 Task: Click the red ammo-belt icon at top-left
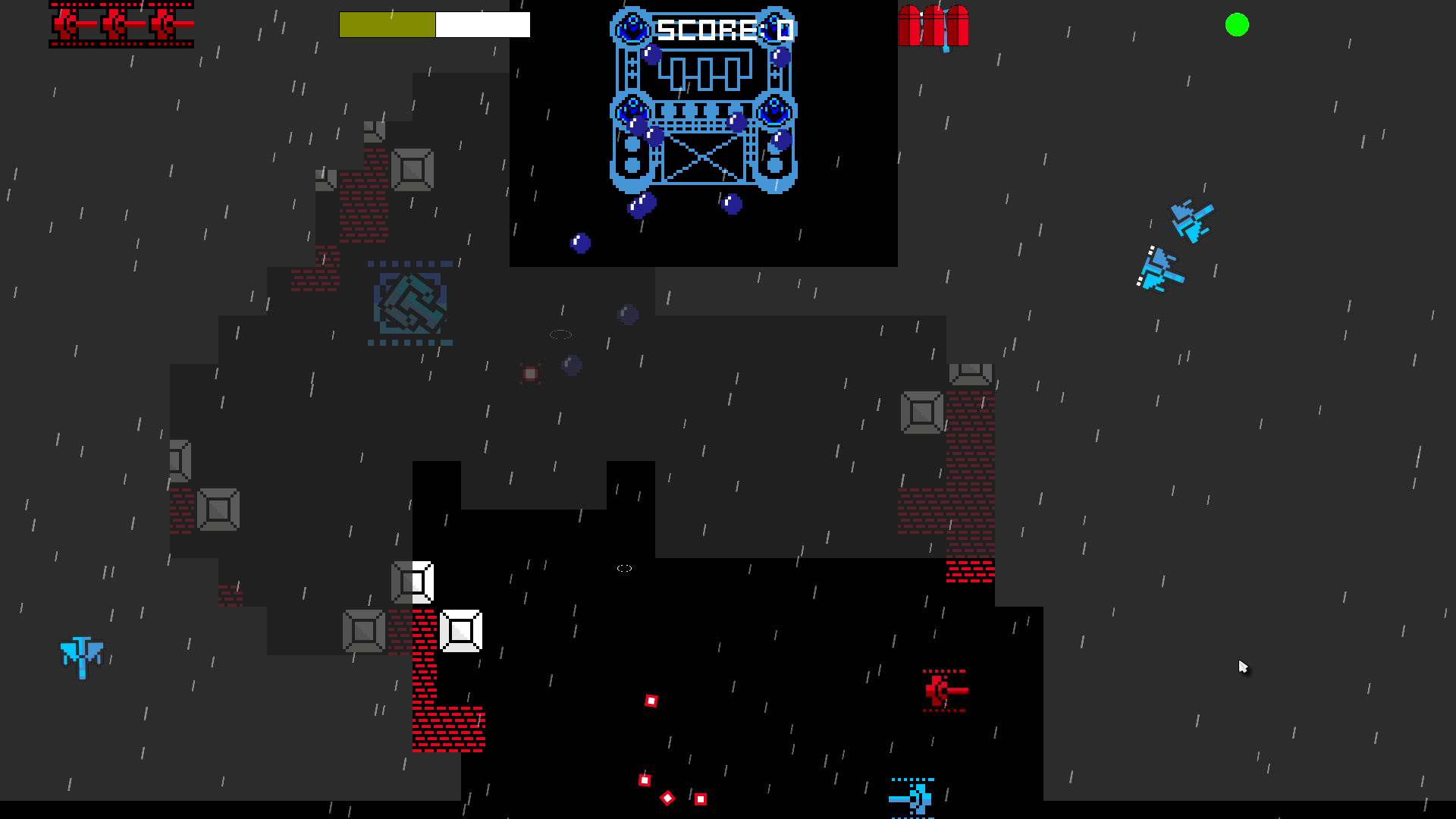[121, 25]
